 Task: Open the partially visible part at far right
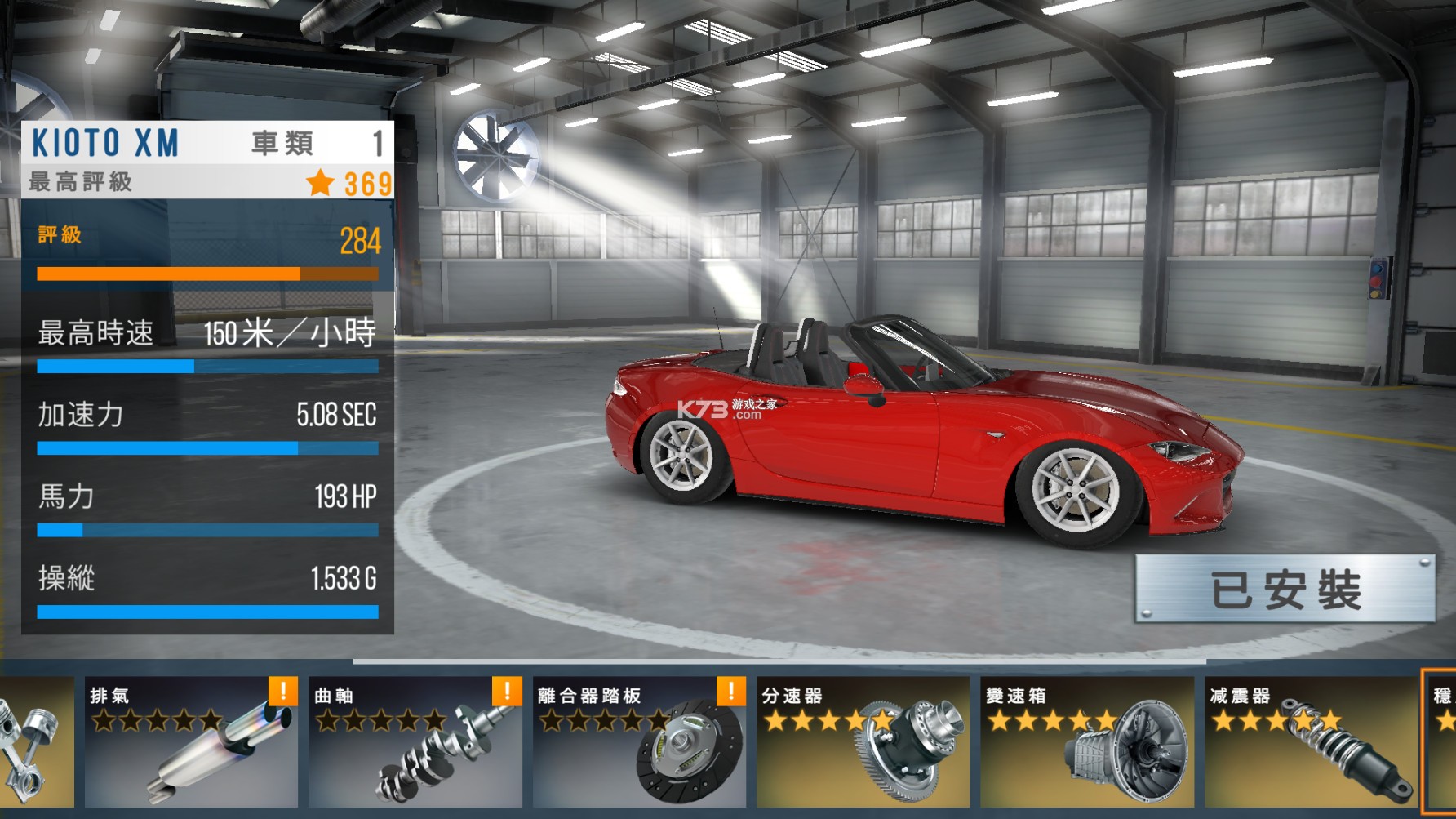(1440, 751)
